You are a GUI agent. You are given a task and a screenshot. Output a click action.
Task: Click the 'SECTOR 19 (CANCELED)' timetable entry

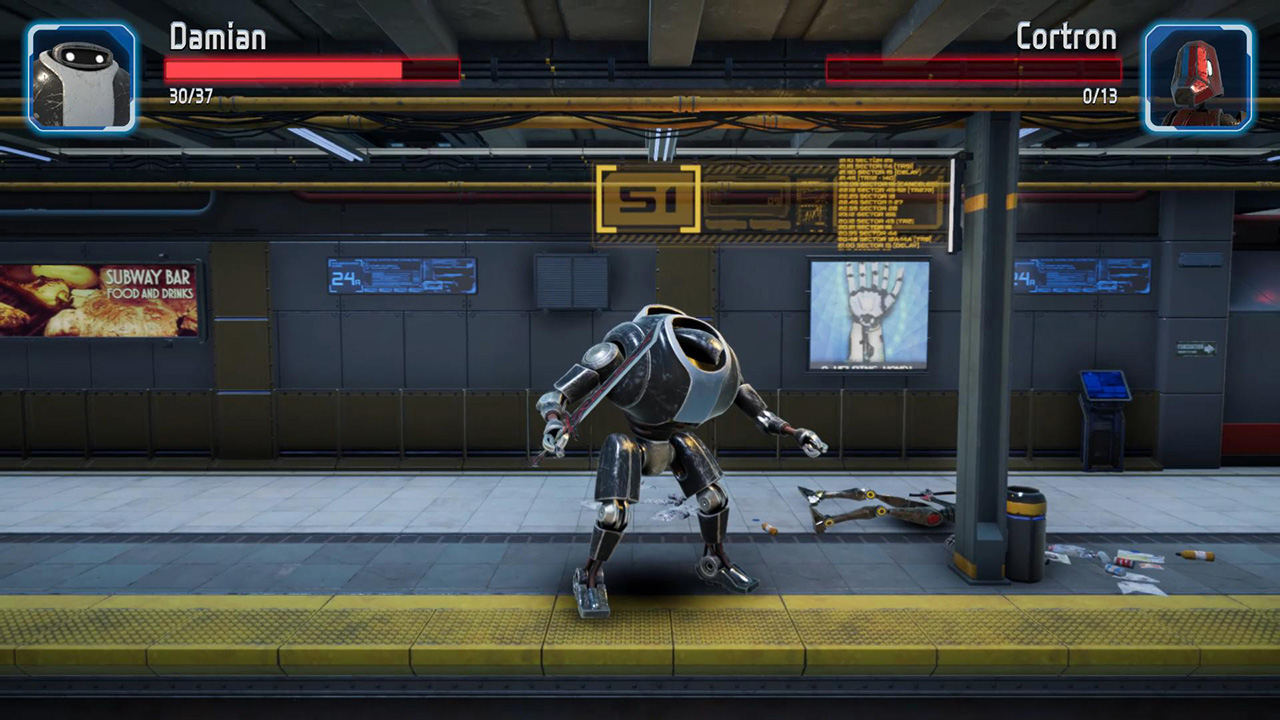coord(888,184)
